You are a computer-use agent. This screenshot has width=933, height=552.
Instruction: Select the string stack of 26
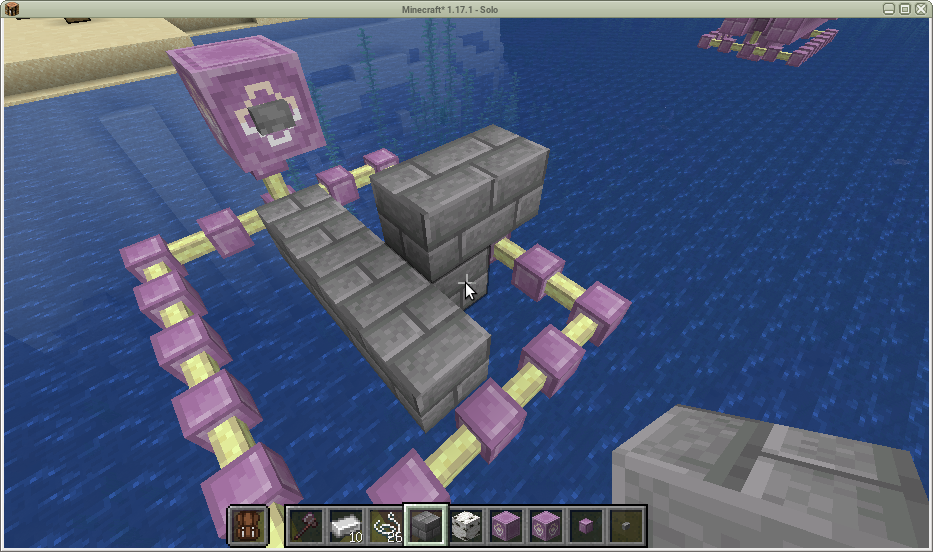(385, 524)
